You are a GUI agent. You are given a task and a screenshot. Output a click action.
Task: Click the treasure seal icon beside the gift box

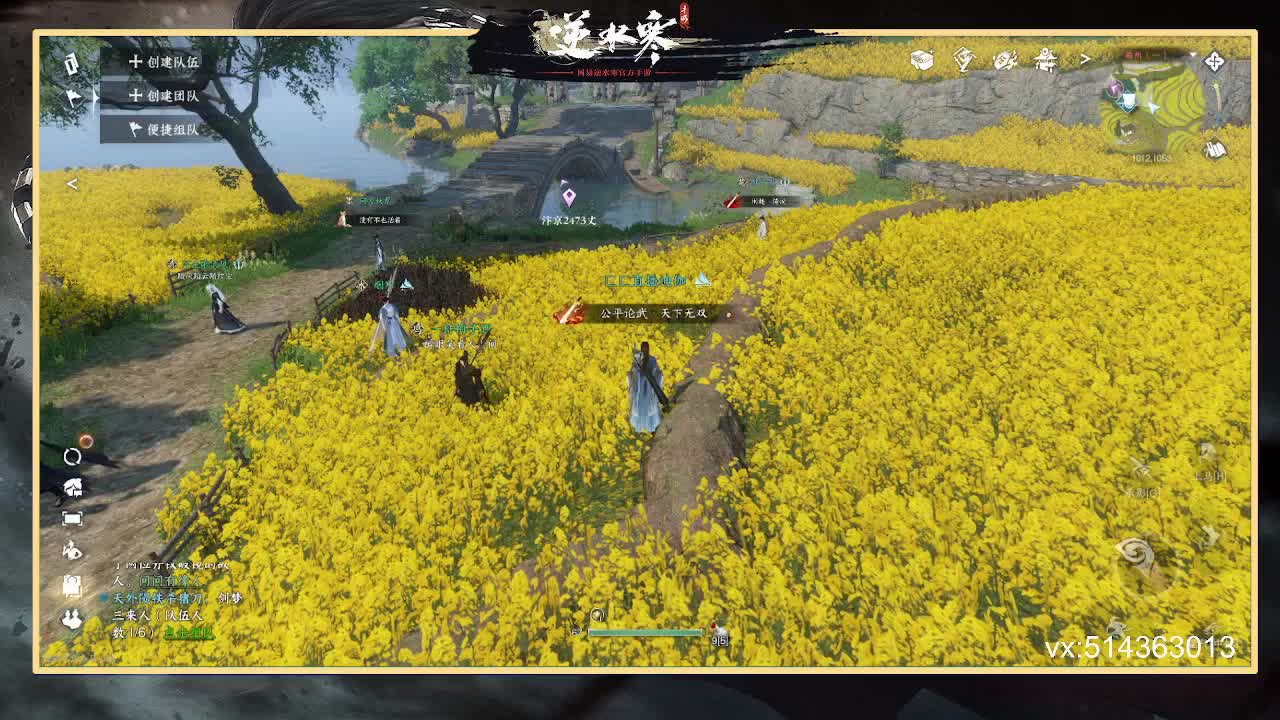[x=964, y=57]
